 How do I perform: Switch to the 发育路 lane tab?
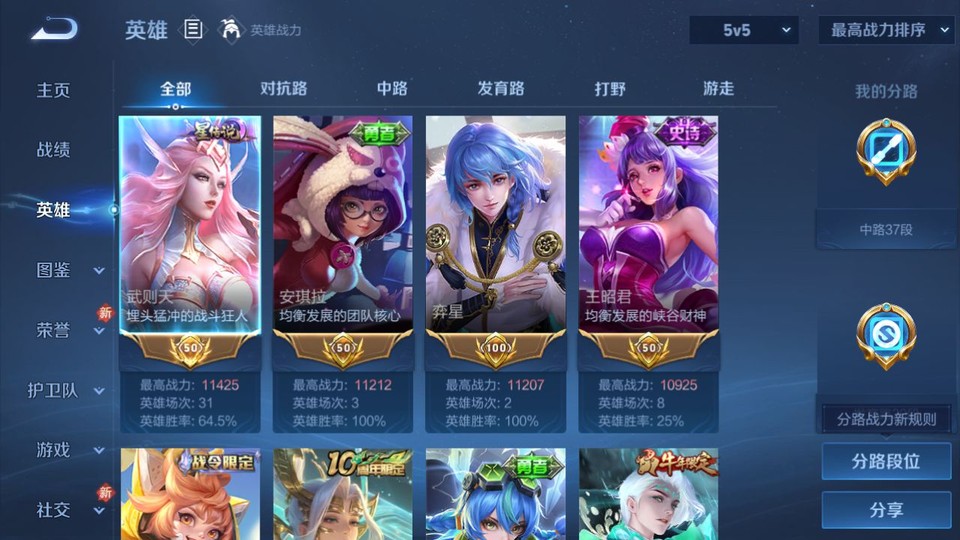point(501,89)
